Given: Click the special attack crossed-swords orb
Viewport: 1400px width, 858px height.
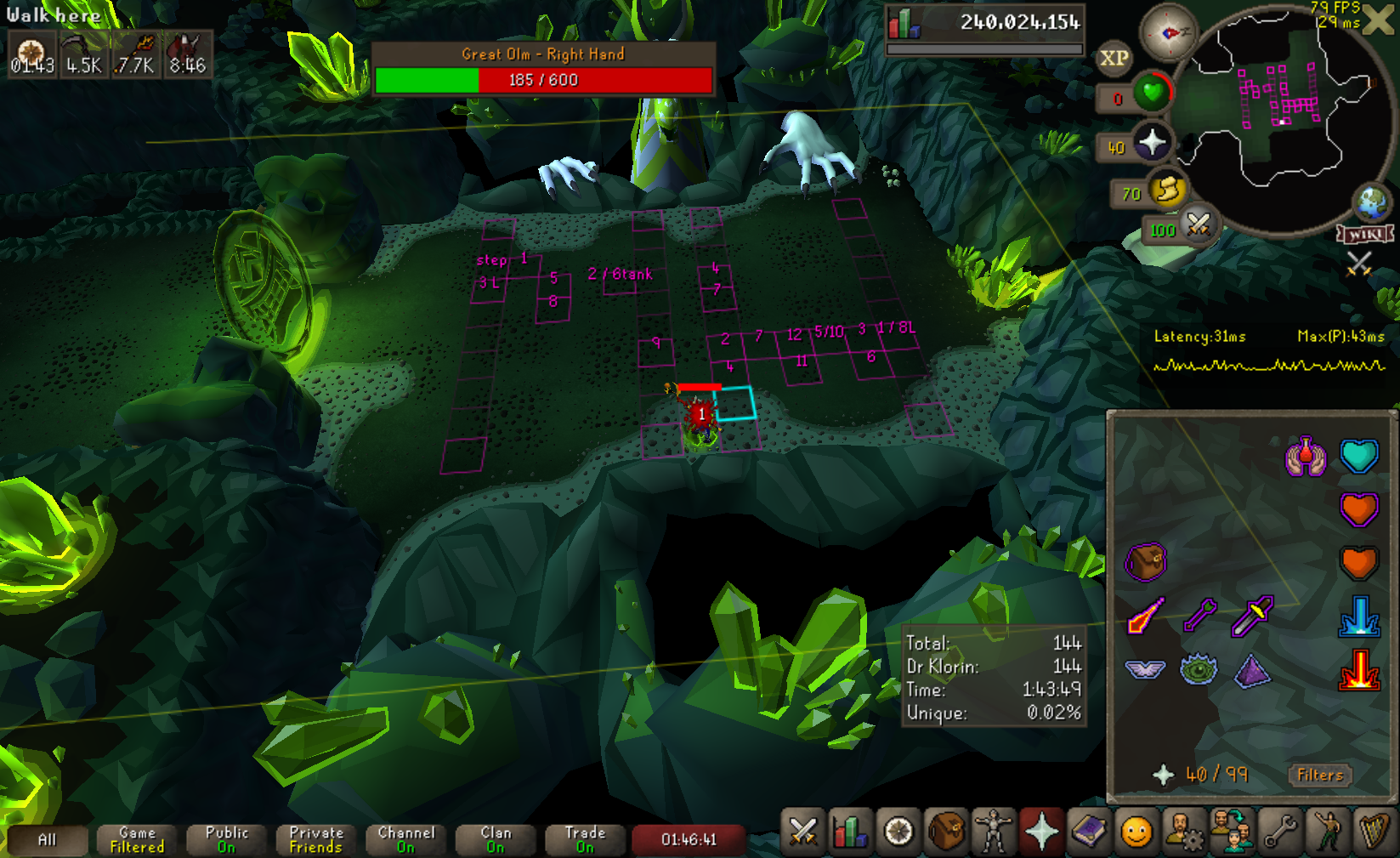Looking at the screenshot, I should point(1198,225).
